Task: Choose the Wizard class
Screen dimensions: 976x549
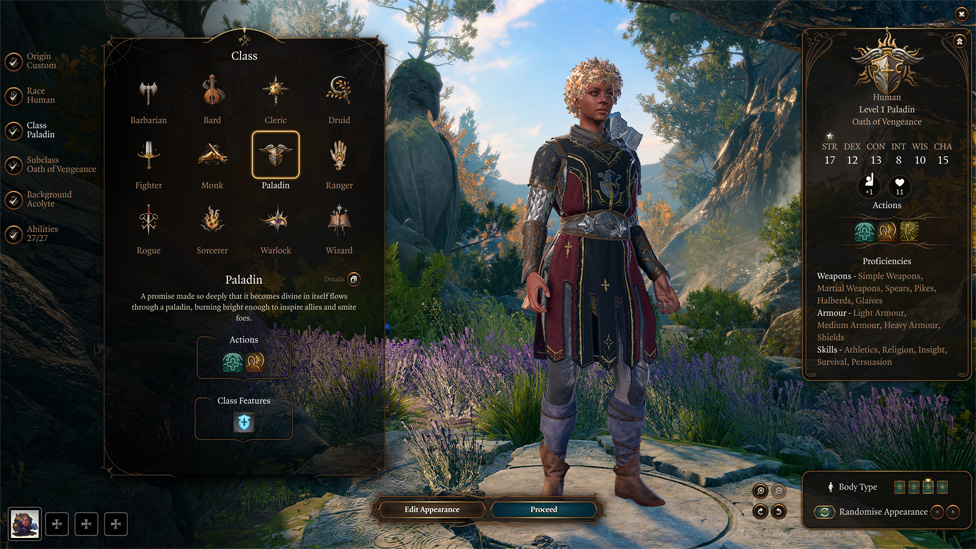Action: pos(339,222)
